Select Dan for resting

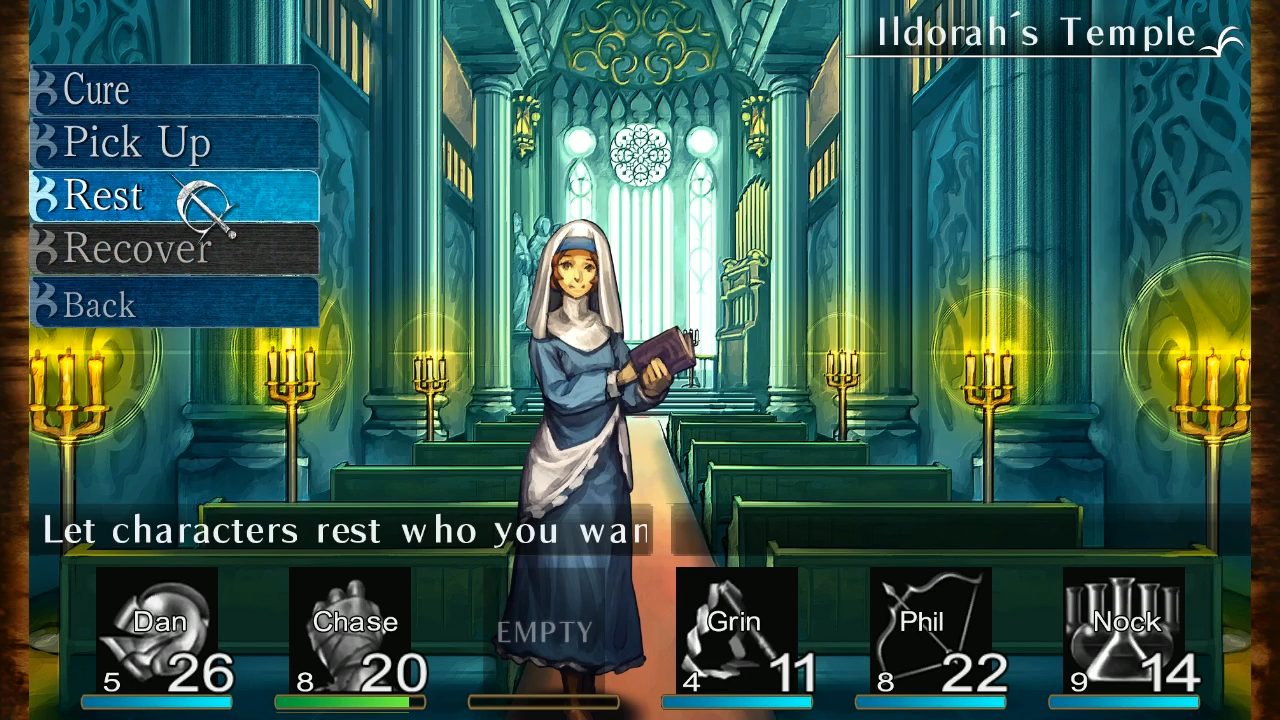coord(160,630)
